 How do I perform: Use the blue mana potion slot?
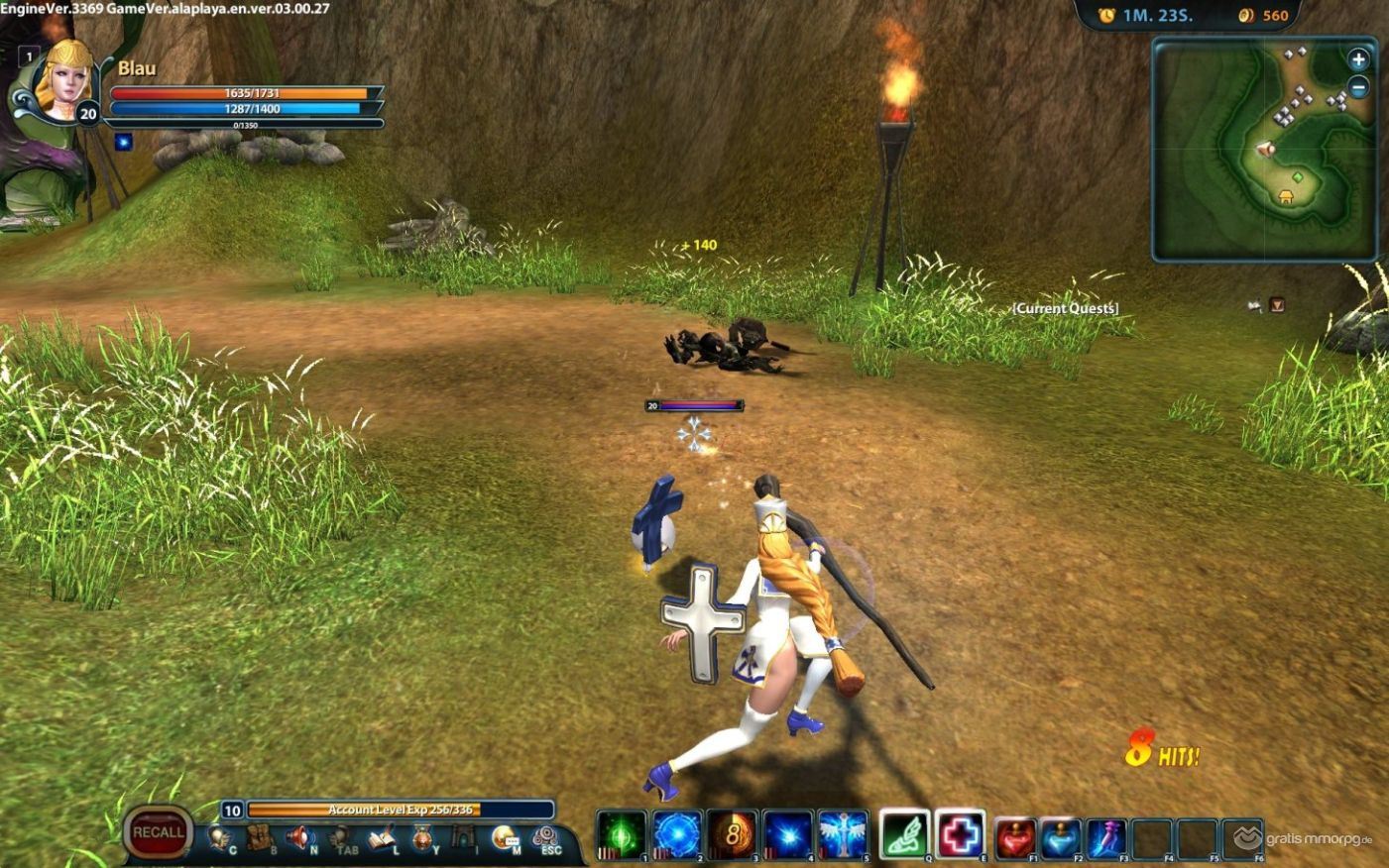1060,838
